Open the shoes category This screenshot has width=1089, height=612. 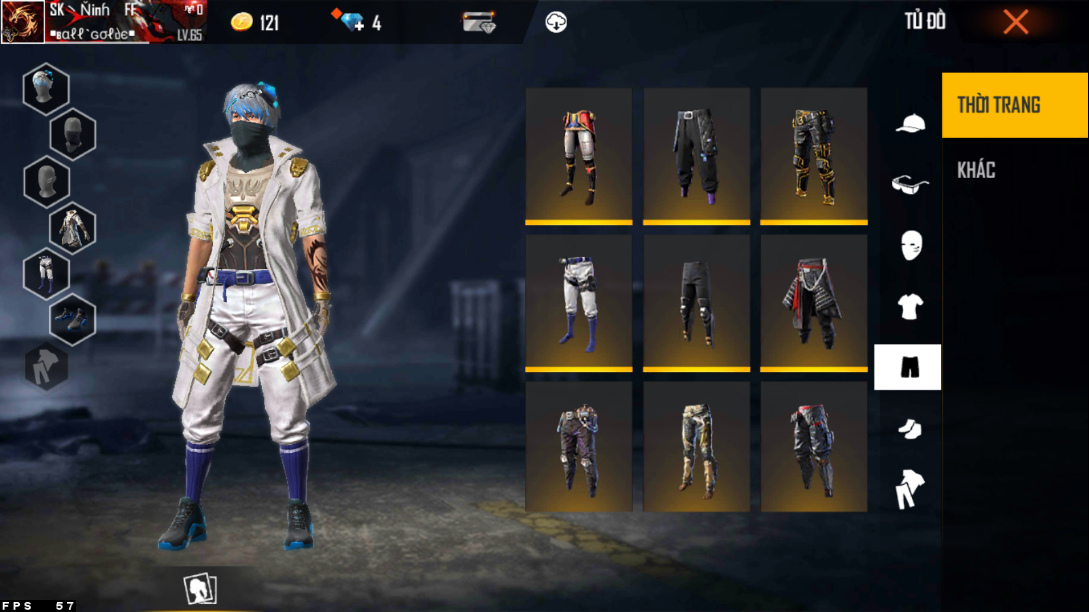(x=909, y=428)
